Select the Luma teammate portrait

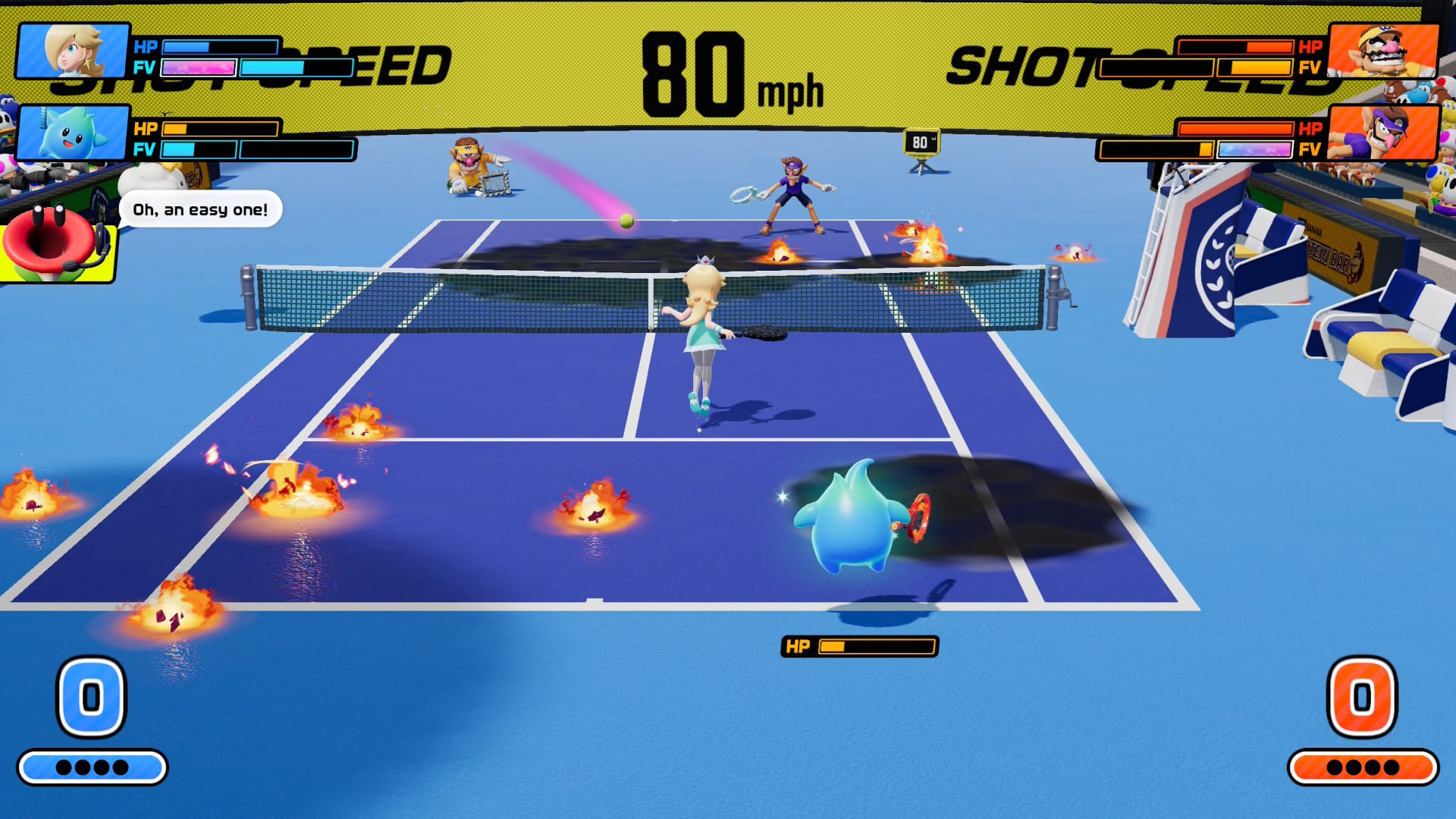73,133
